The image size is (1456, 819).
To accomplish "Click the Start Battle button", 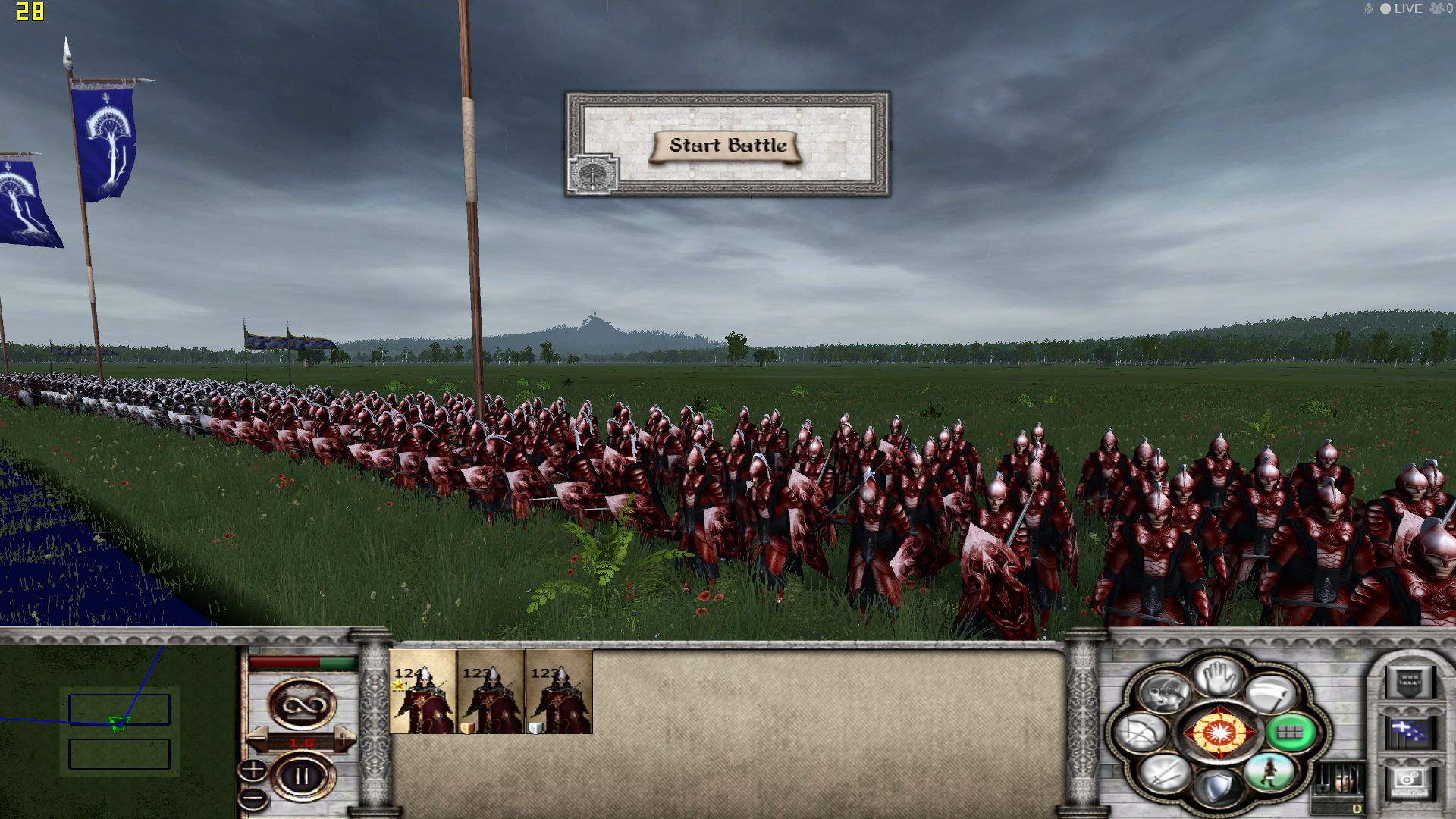I will click(726, 146).
